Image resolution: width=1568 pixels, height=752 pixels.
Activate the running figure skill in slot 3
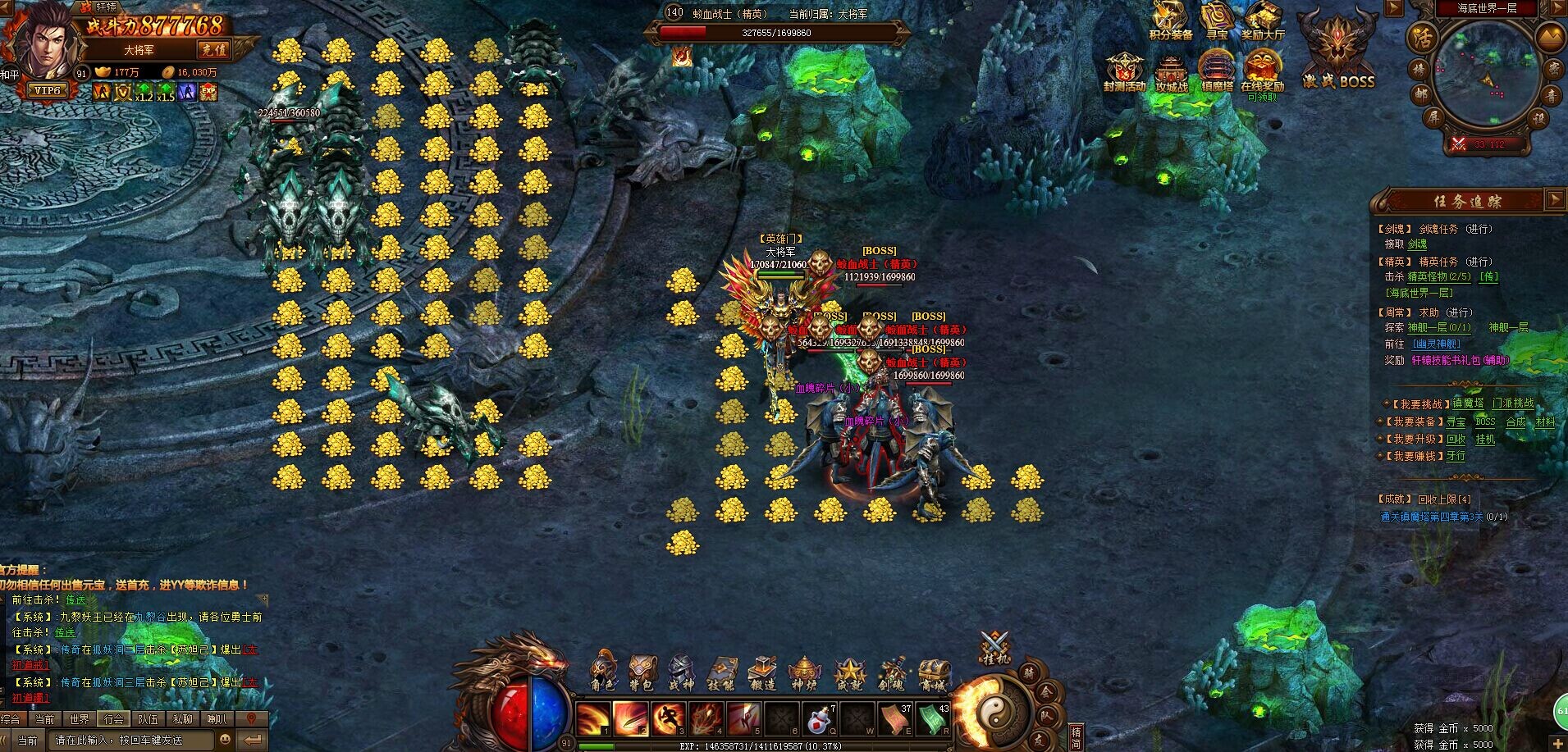[667, 719]
